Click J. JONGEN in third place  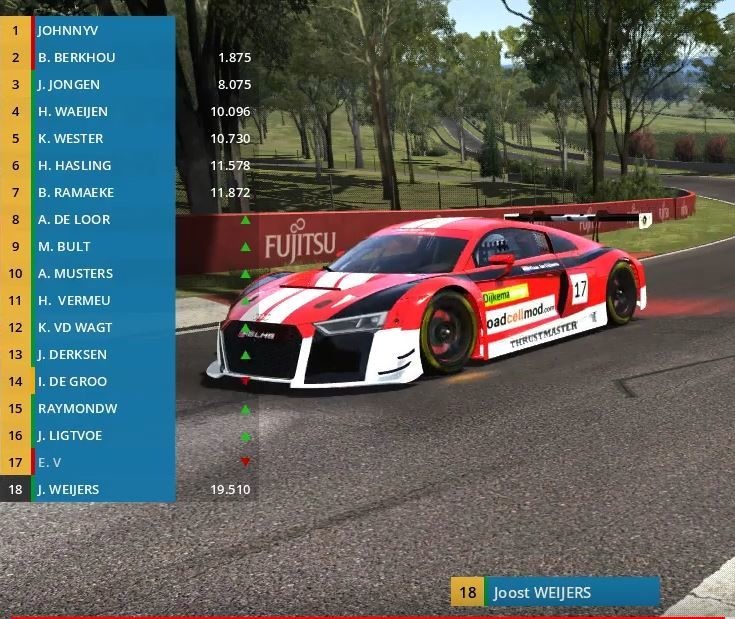pos(100,84)
